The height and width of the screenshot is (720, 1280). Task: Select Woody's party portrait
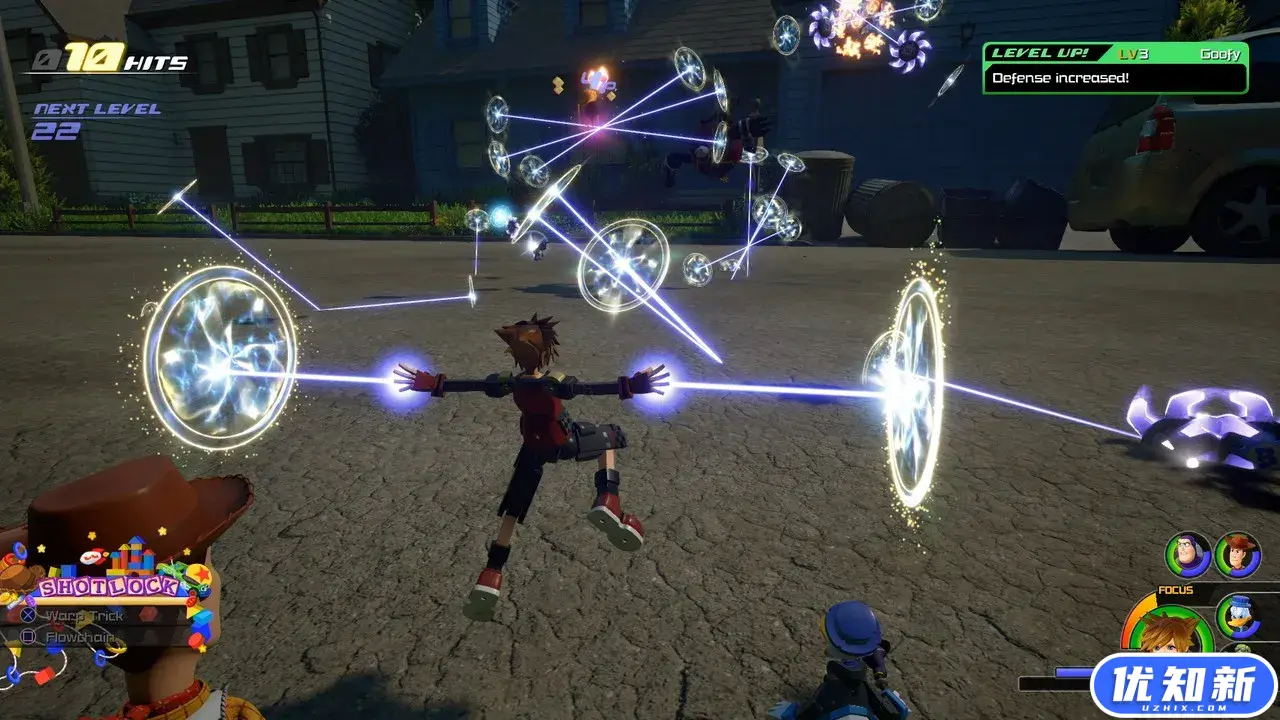coord(1238,555)
